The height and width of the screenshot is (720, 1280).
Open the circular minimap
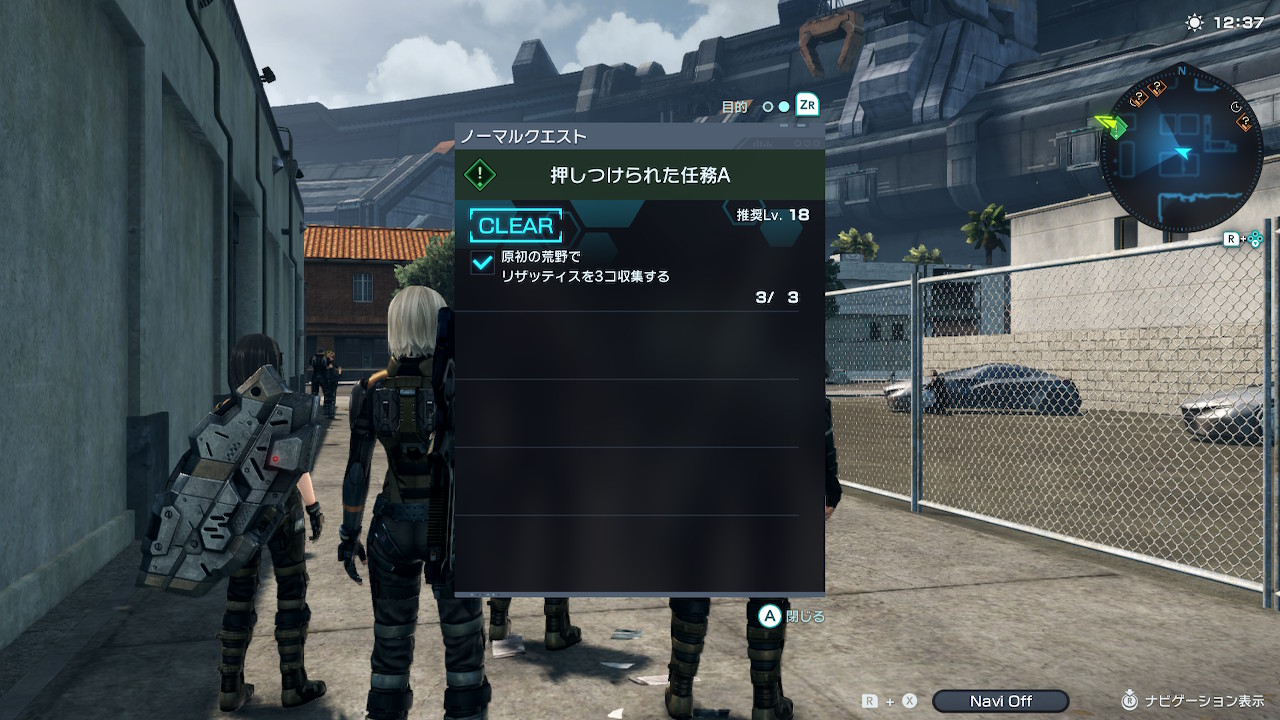1181,150
